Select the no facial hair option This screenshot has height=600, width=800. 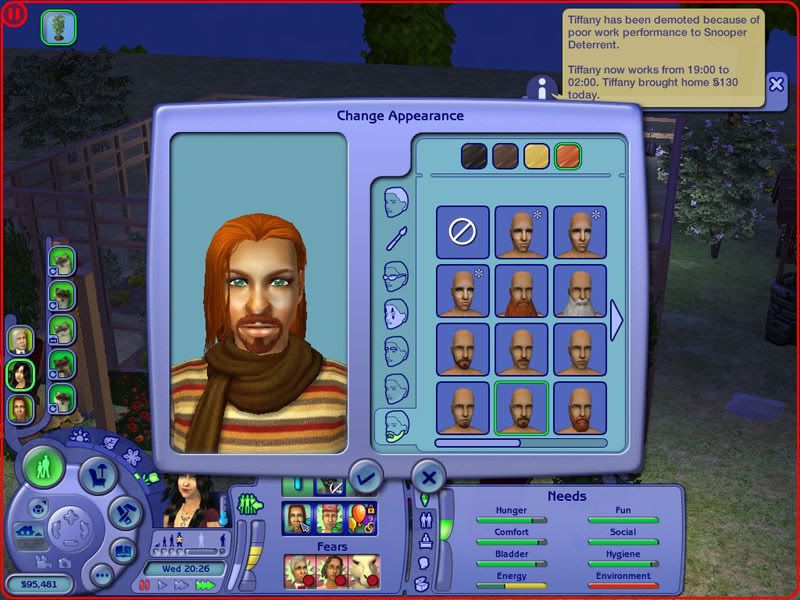tap(463, 232)
